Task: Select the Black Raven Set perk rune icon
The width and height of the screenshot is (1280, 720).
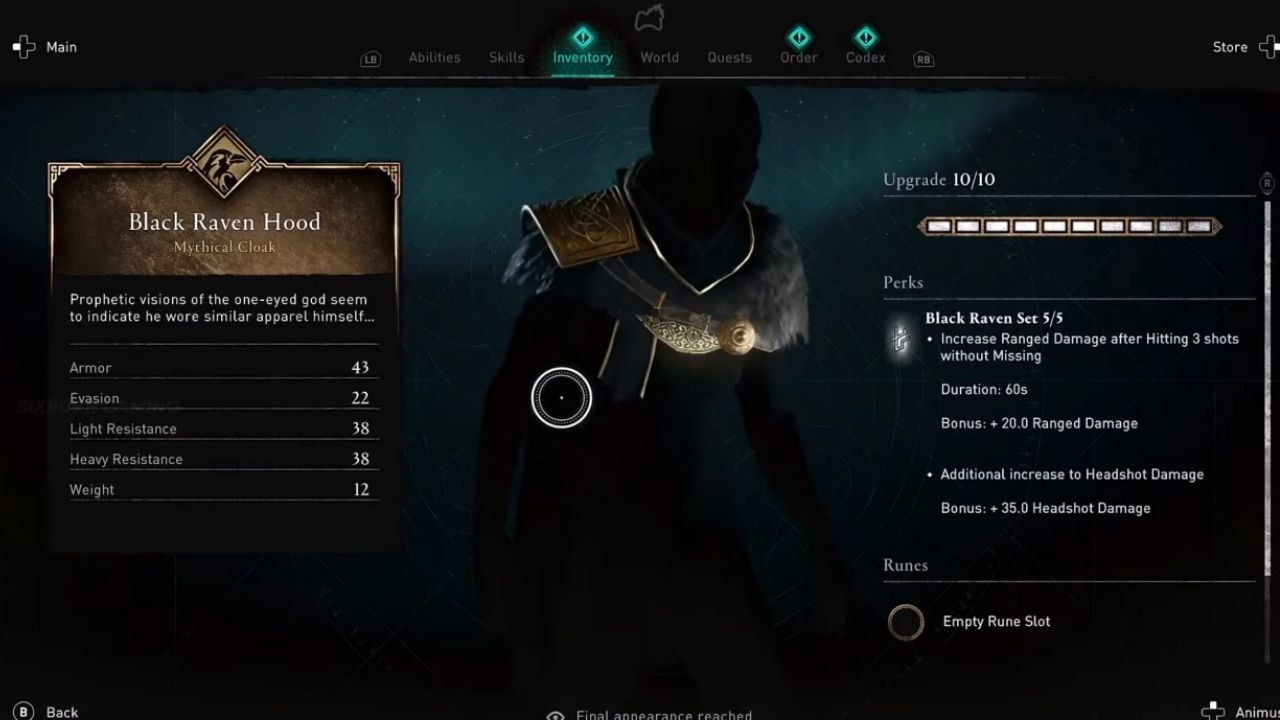Action: pos(899,339)
